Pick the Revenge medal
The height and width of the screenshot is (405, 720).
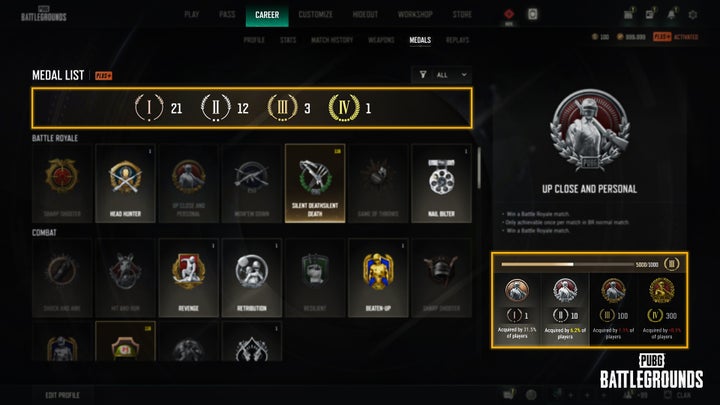pos(188,277)
